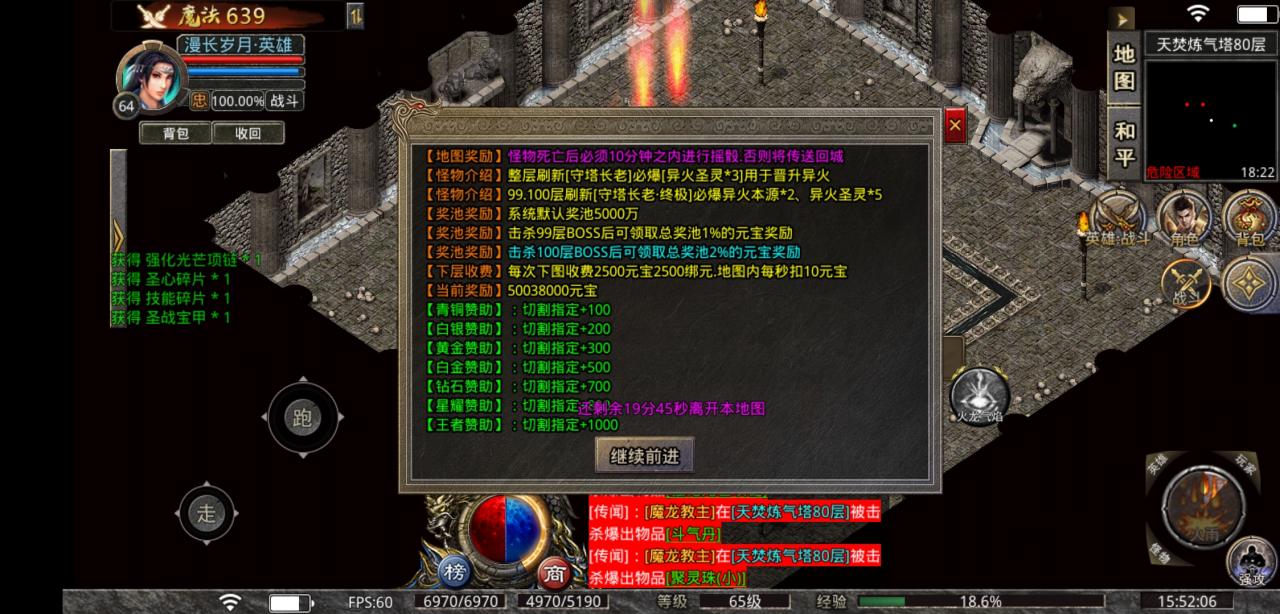Switch the 和平 attack mode
Screen dimensions: 1280x614
pos(1124,144)
